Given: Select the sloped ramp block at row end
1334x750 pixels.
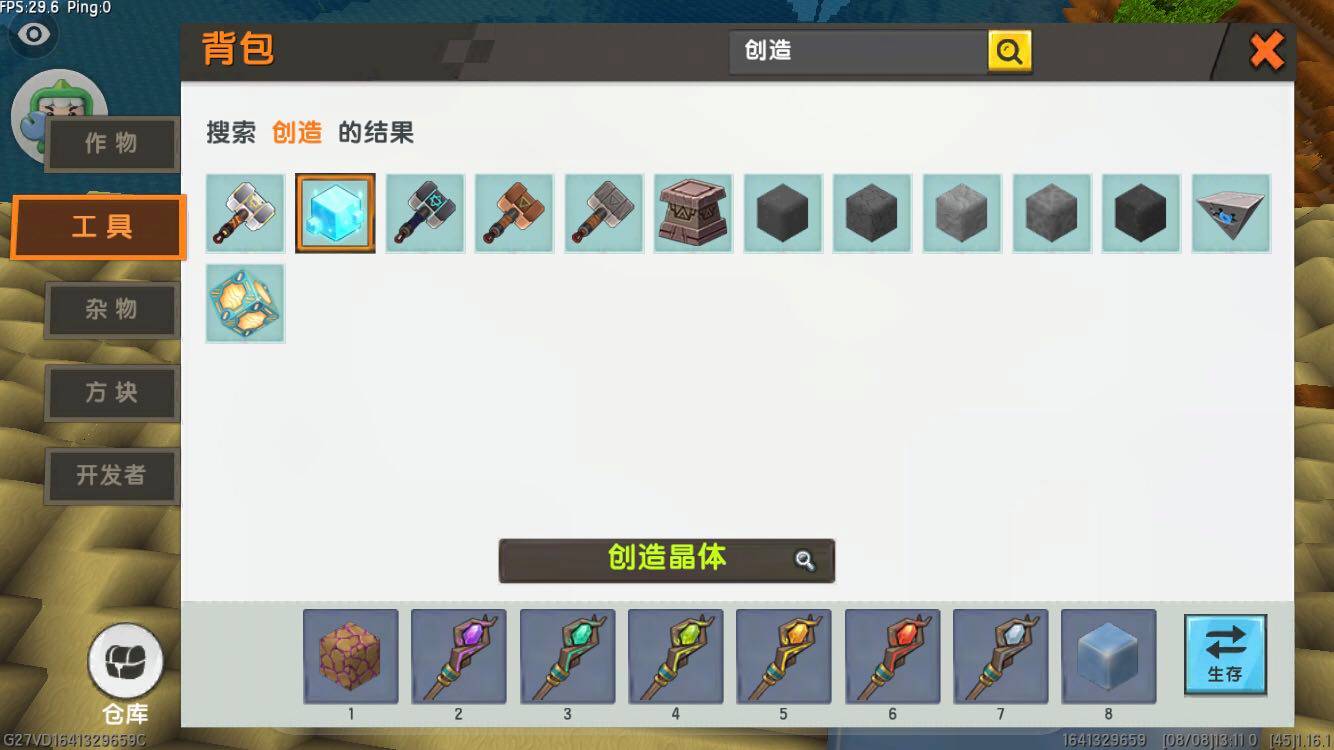Looking at the screenshot, I should pos(1230,213).
